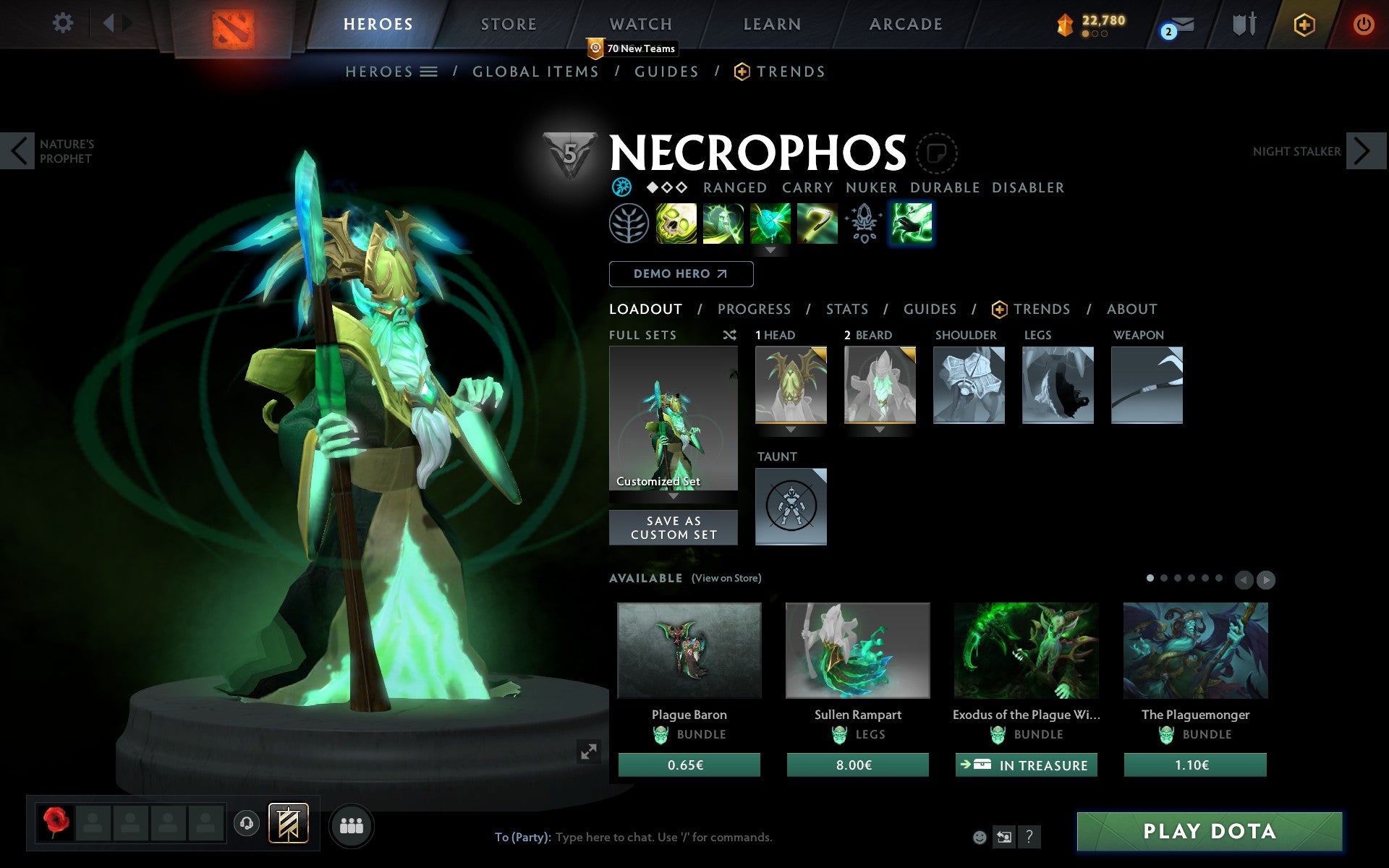Toggle microphone mute in the party bar
The height and width of the screenshot is (868, 1389).
pyautogui.click(x=245, y=822)
